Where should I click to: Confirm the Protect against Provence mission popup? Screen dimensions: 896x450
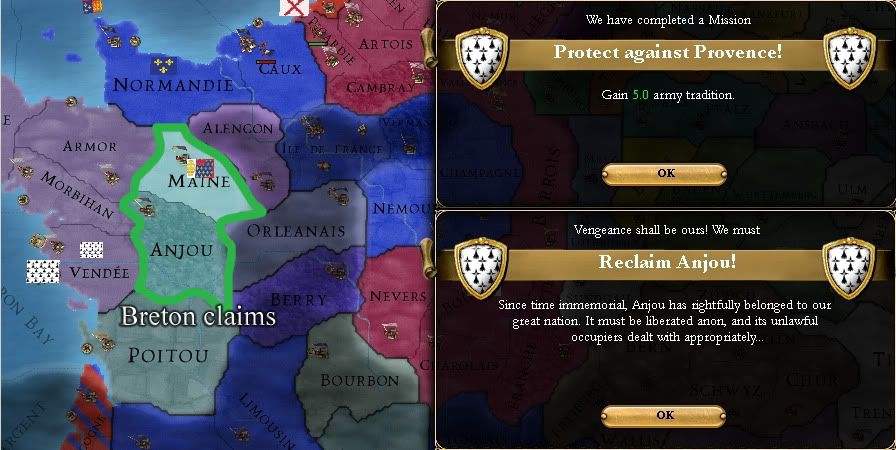pyautogui.click(x=666, y=173)
